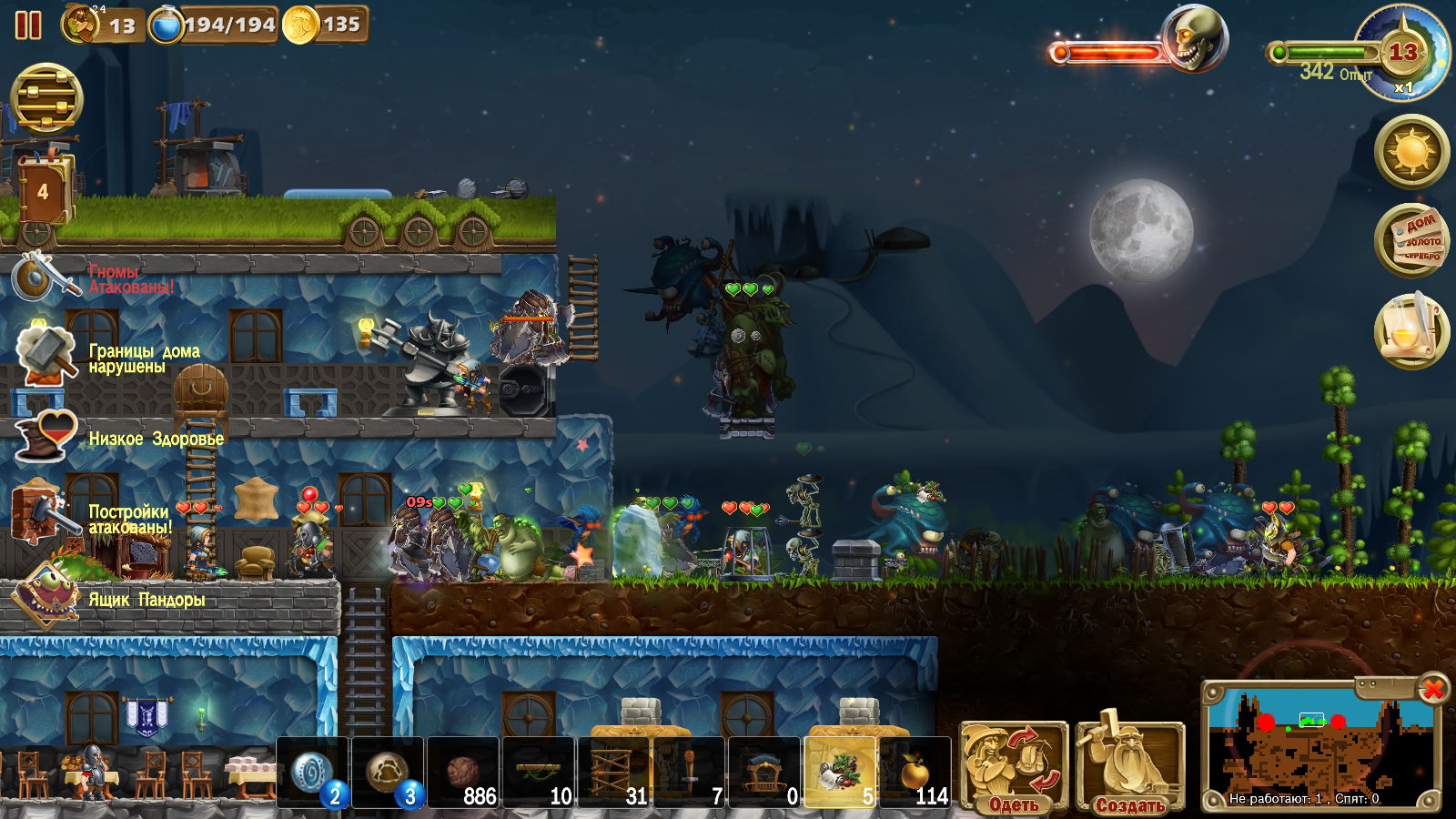1456x819 pixels.
Task: Select the wooden scaffolding slot with 31
Action: pos(614,773)
